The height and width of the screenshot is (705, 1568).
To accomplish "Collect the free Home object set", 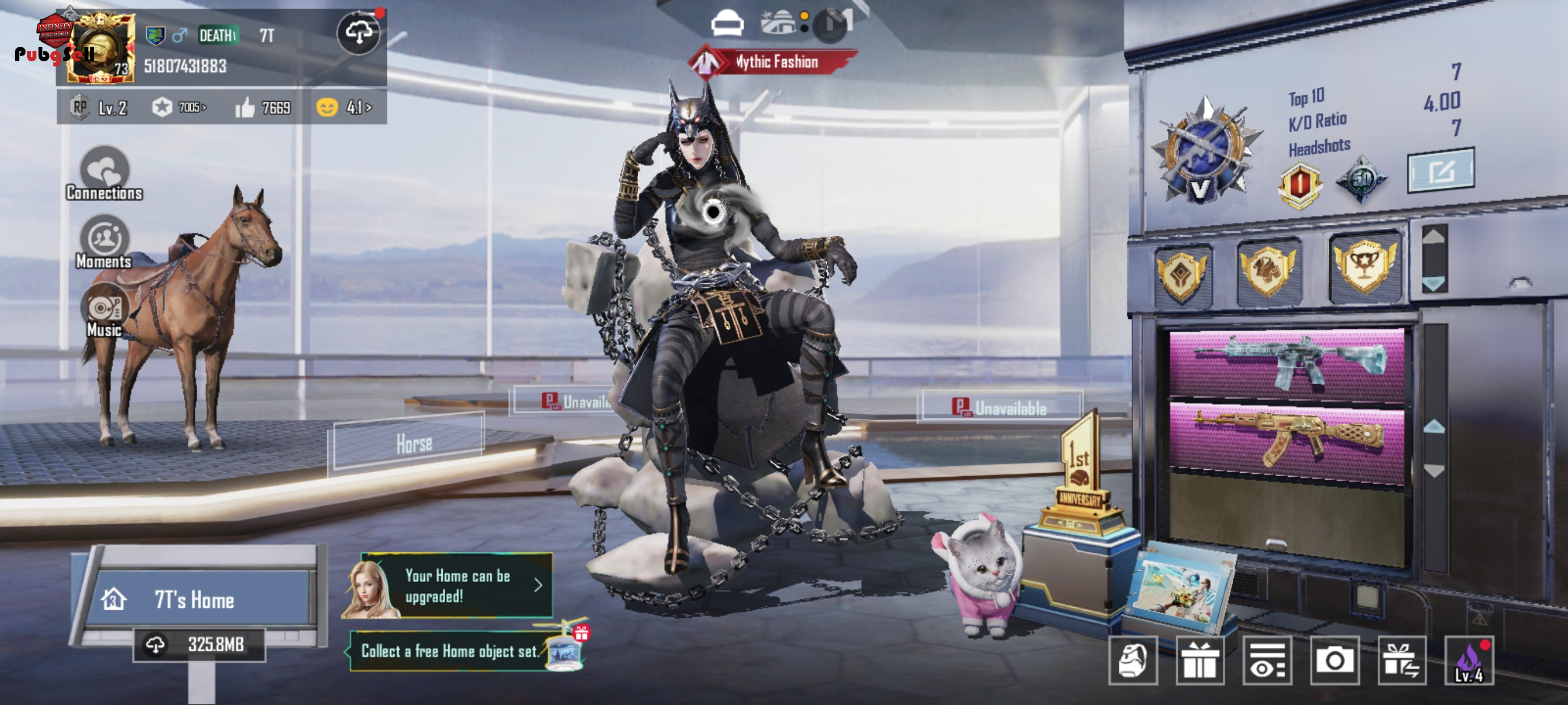I will click(x=450, y=651).
